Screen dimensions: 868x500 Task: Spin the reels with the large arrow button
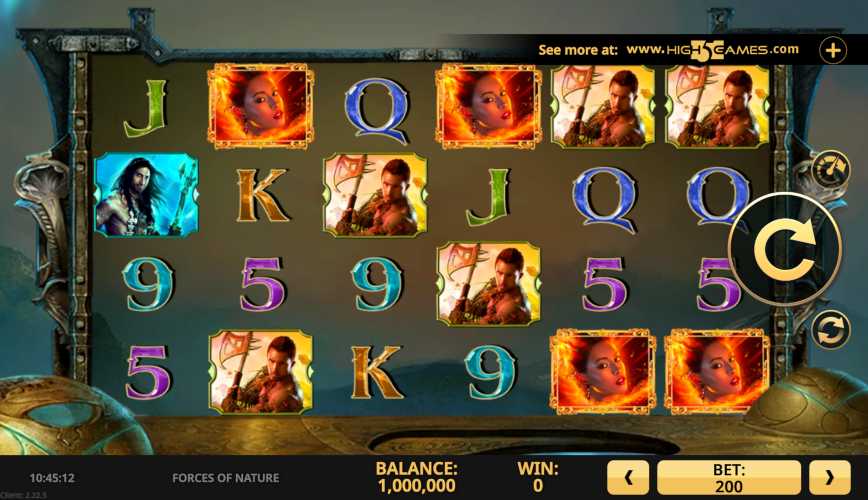(x=784, y=250)
